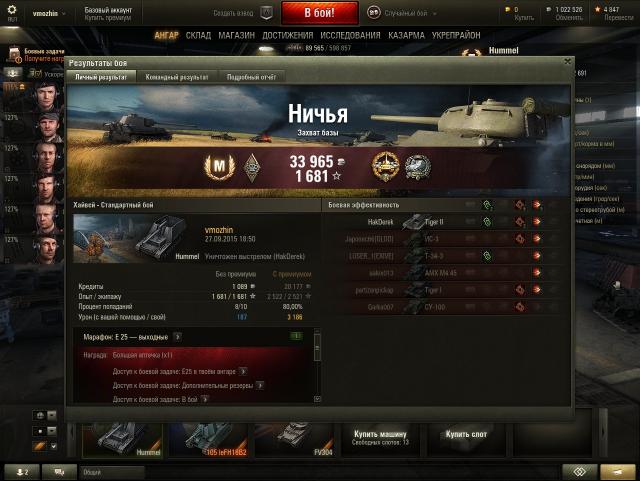Click Купить машину to buy a vehicle

point(380,436)
